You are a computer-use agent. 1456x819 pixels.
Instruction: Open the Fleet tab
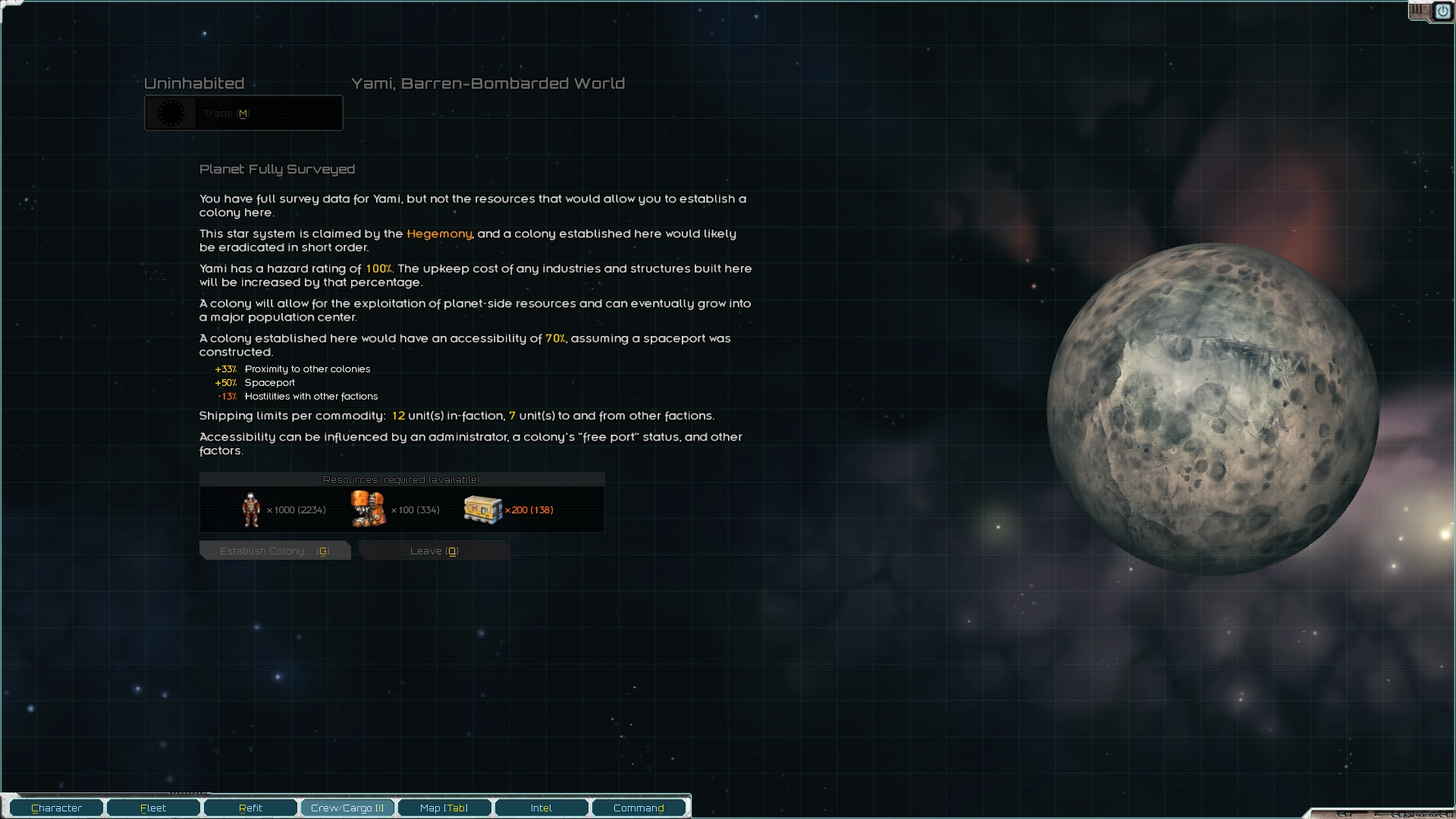pyautogui.click(x=152, y=808)
